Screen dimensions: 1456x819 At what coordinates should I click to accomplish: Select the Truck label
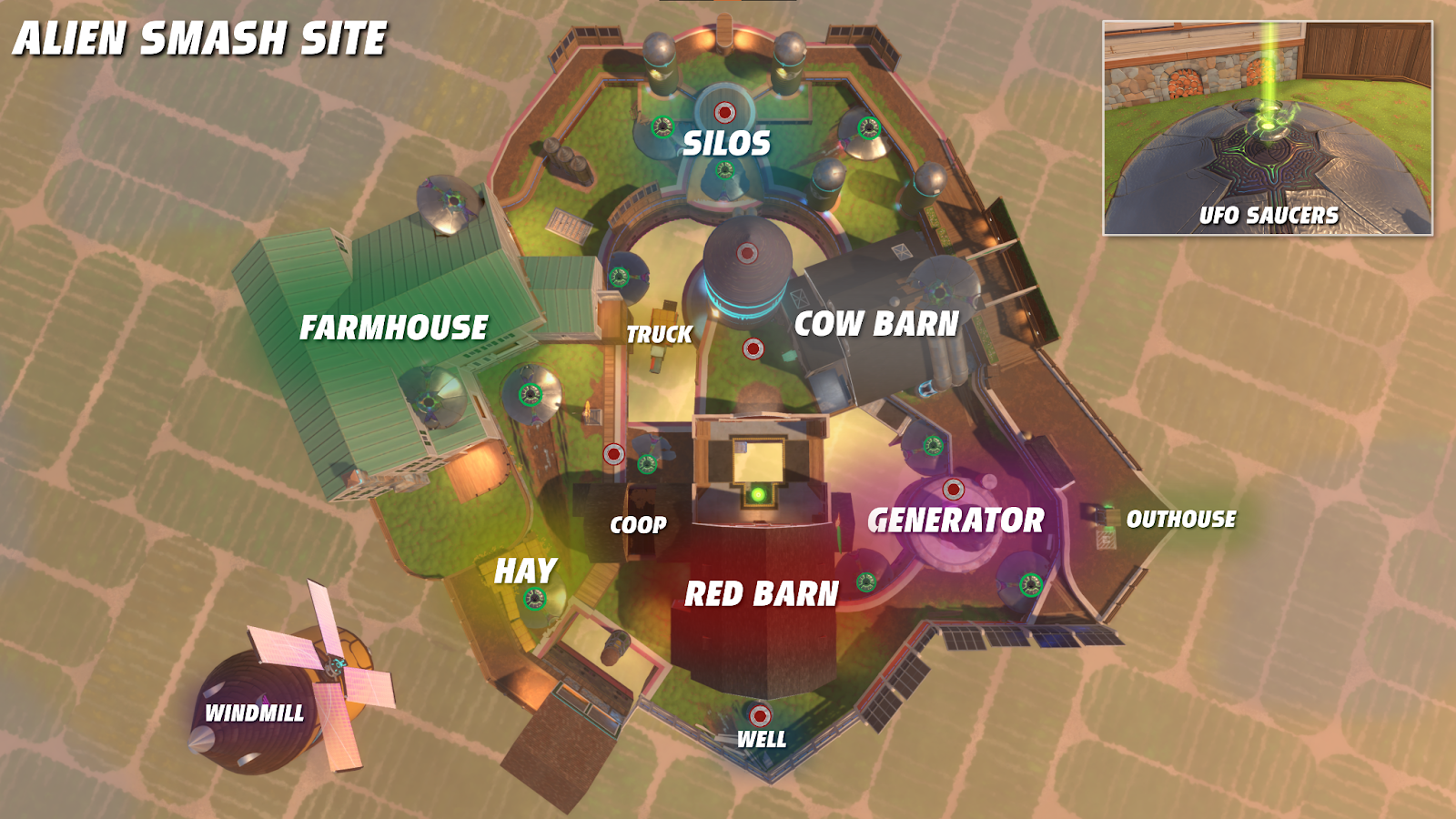click(660, 335)
